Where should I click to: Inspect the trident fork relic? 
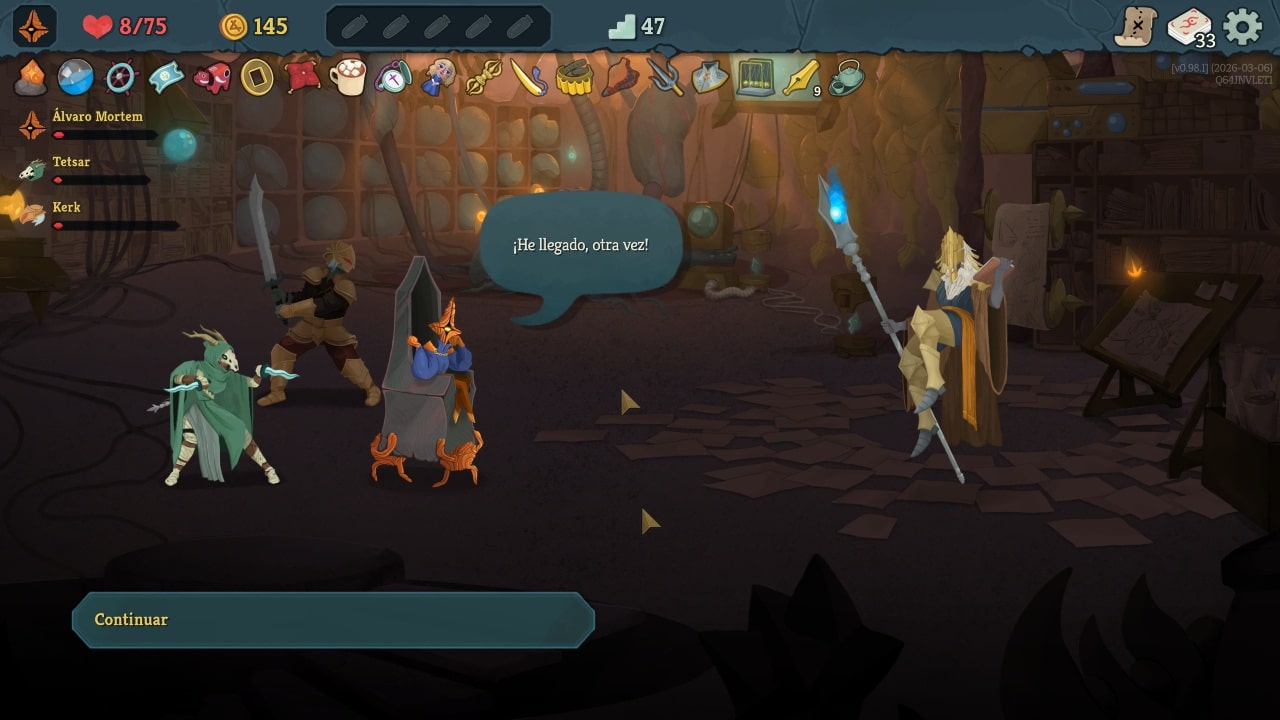point(664,77)
